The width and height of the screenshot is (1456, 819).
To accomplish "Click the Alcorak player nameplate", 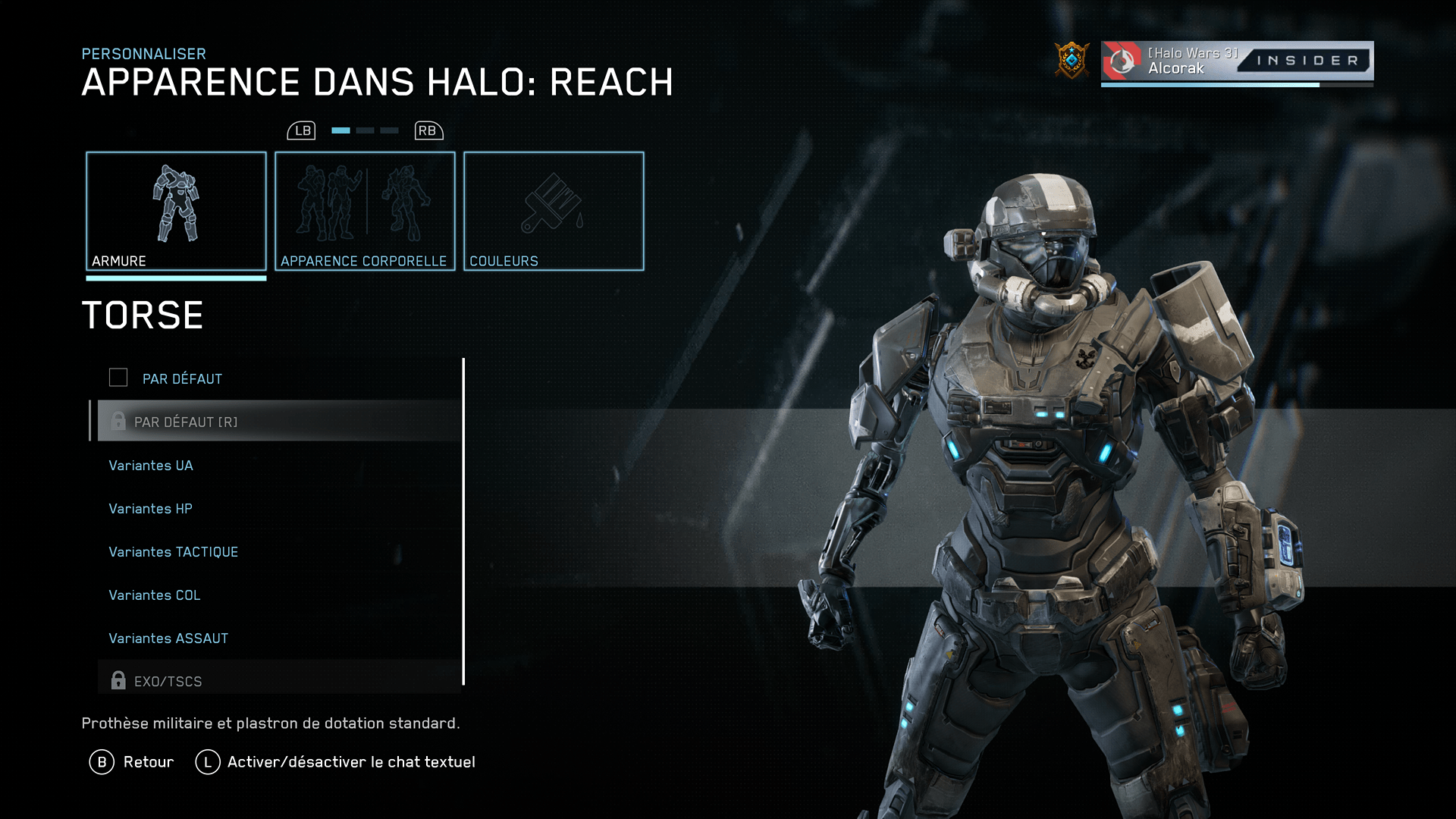I will click(1236, 61).
